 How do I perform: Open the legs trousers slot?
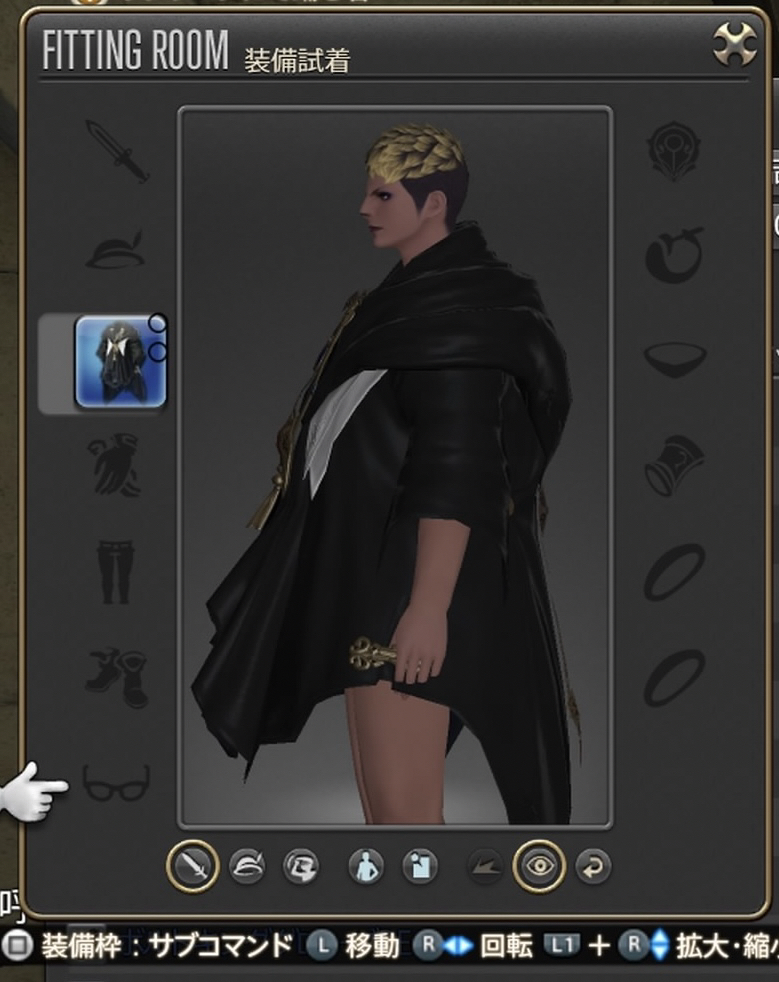tap(115, 571)
